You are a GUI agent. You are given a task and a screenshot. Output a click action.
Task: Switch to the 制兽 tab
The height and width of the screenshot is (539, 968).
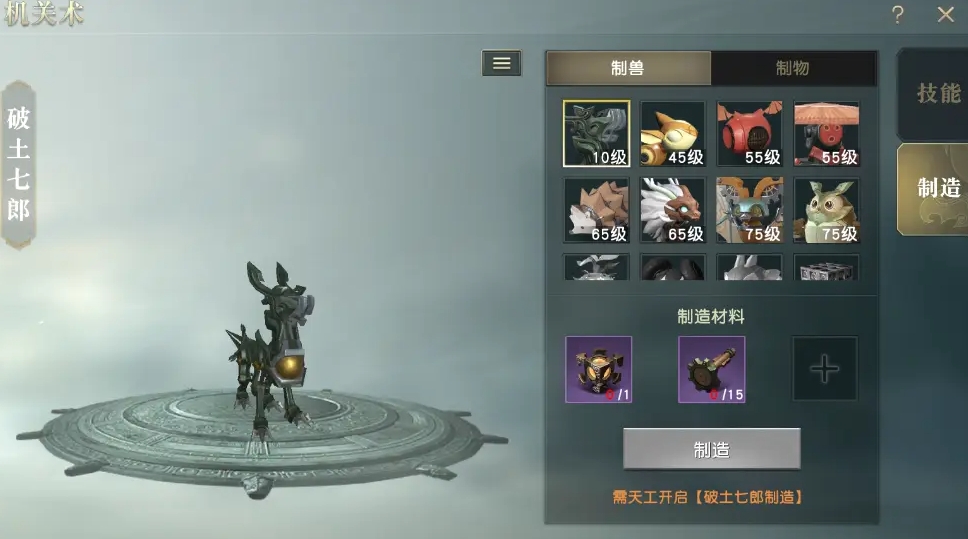[628, 68]
